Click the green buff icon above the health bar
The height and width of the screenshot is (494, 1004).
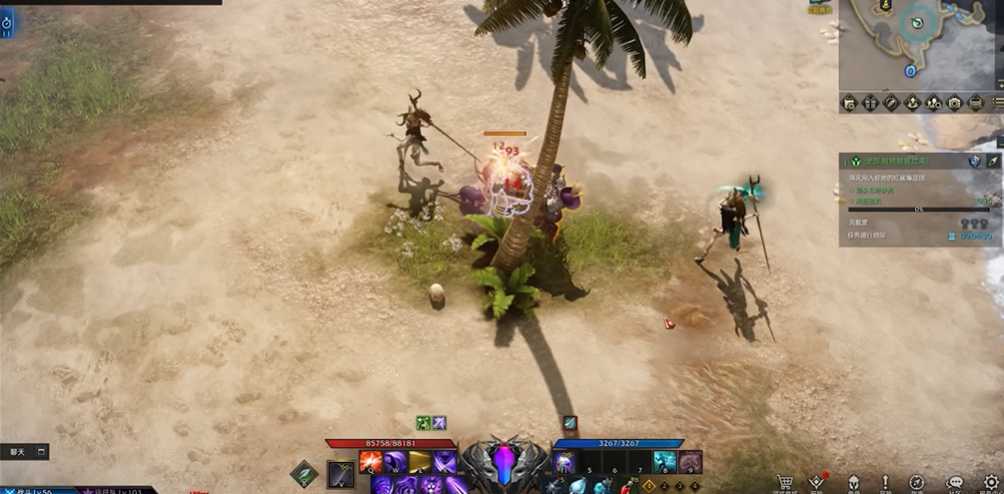click(423, 423)
